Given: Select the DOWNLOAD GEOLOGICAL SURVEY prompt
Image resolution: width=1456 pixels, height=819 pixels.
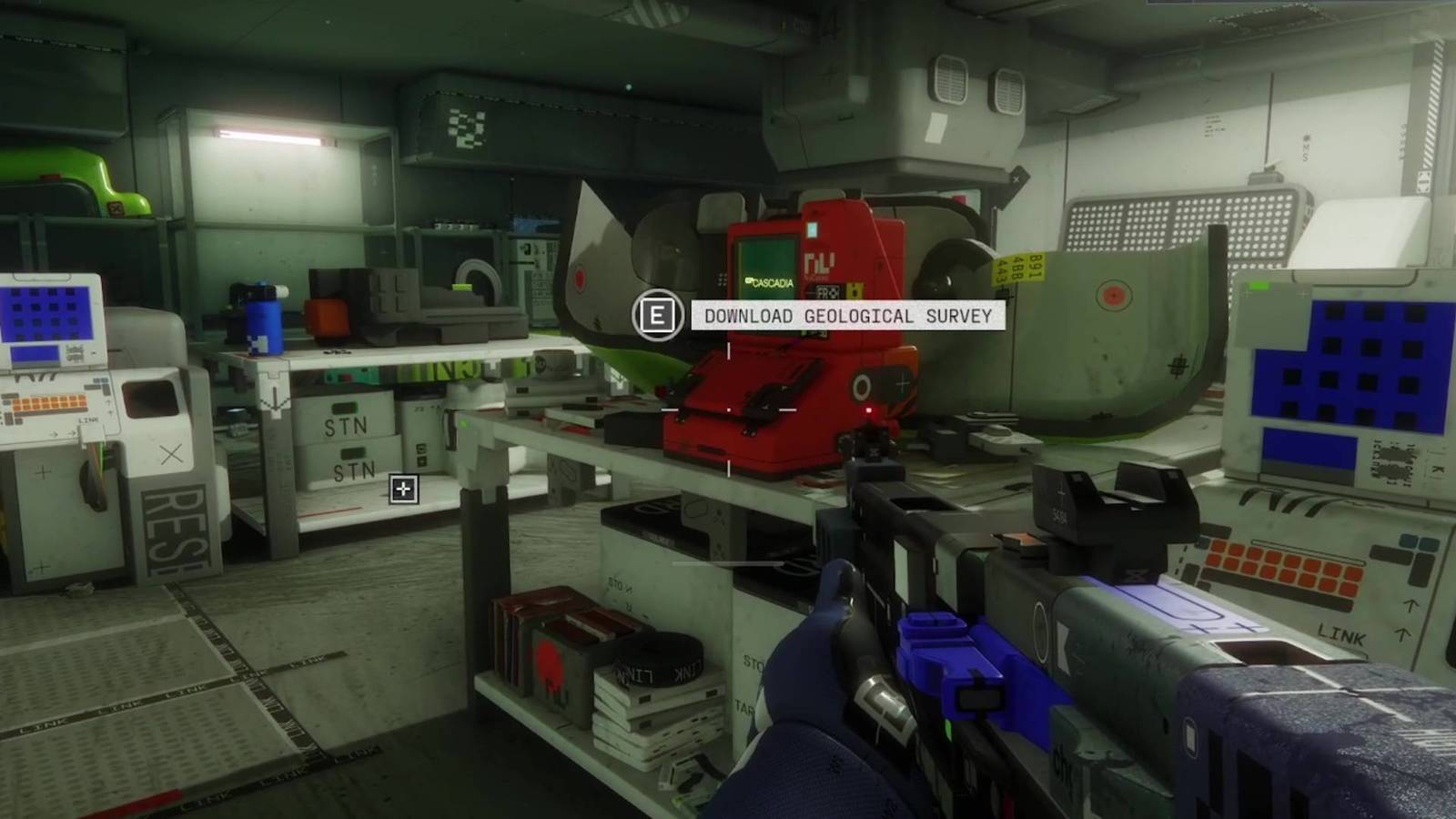Looking at the screenshot, I should [x=846, y=317].
